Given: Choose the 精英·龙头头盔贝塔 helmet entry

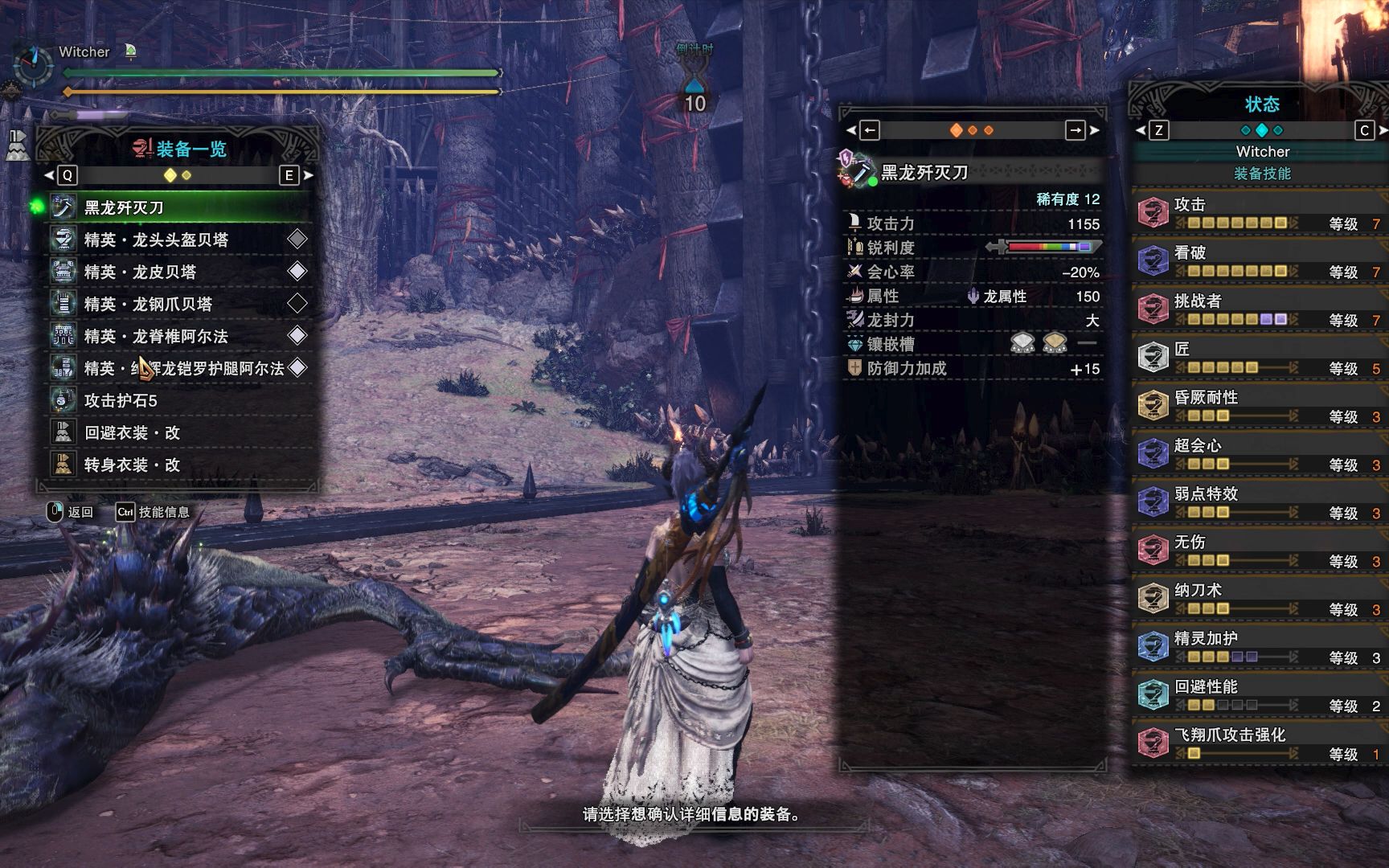Looking at the screenshot, I should [x=178, y=240].
